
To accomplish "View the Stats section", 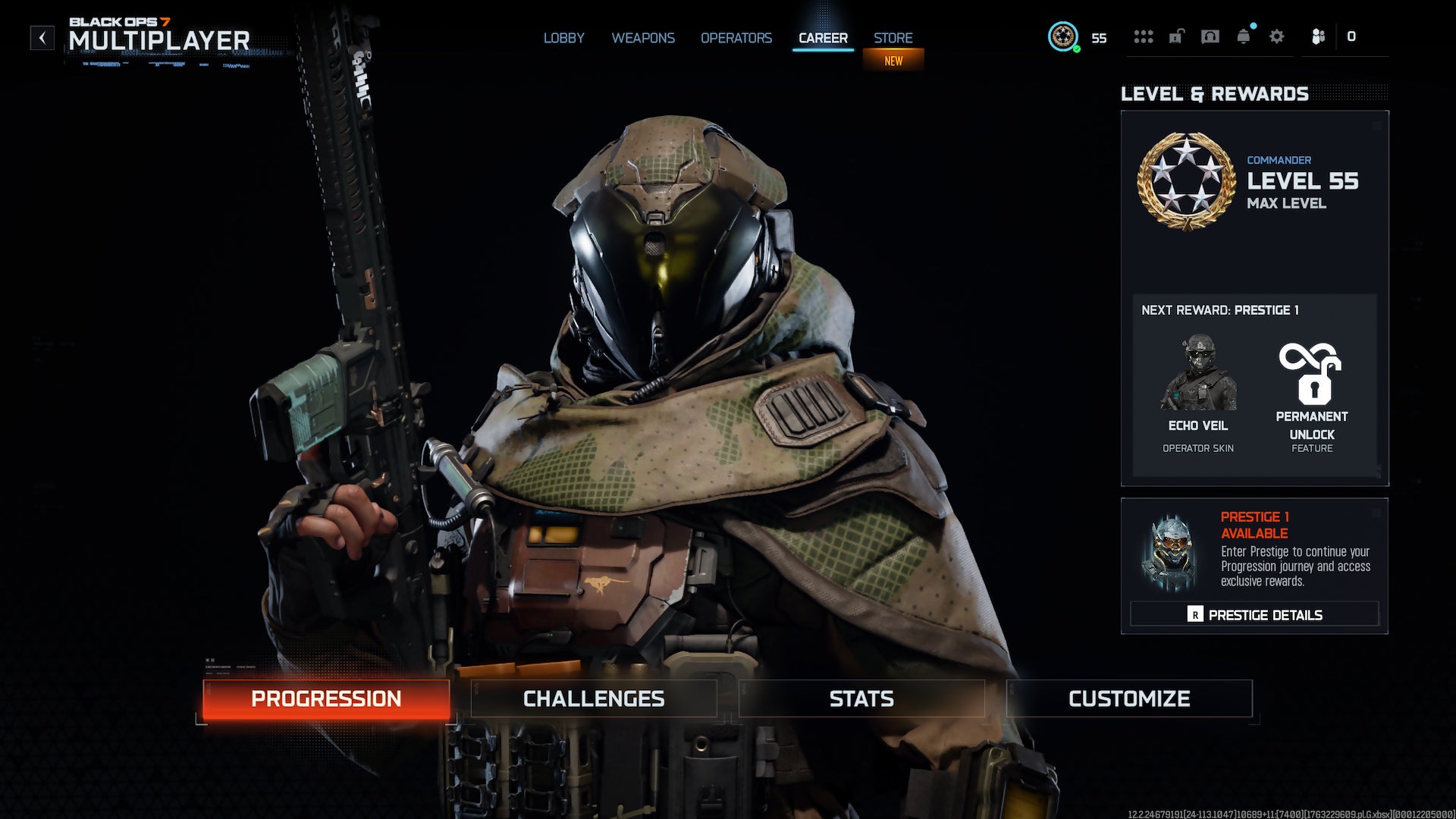I will pos(861,698).
